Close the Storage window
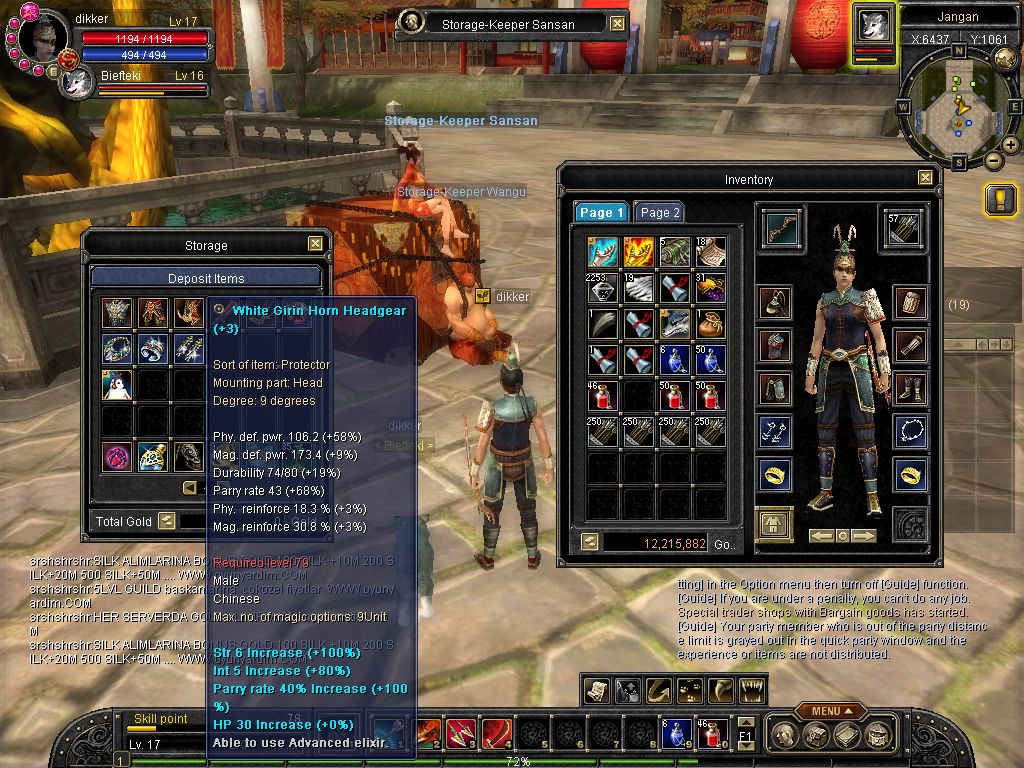 pyautogui.click(x=315, y=244)
